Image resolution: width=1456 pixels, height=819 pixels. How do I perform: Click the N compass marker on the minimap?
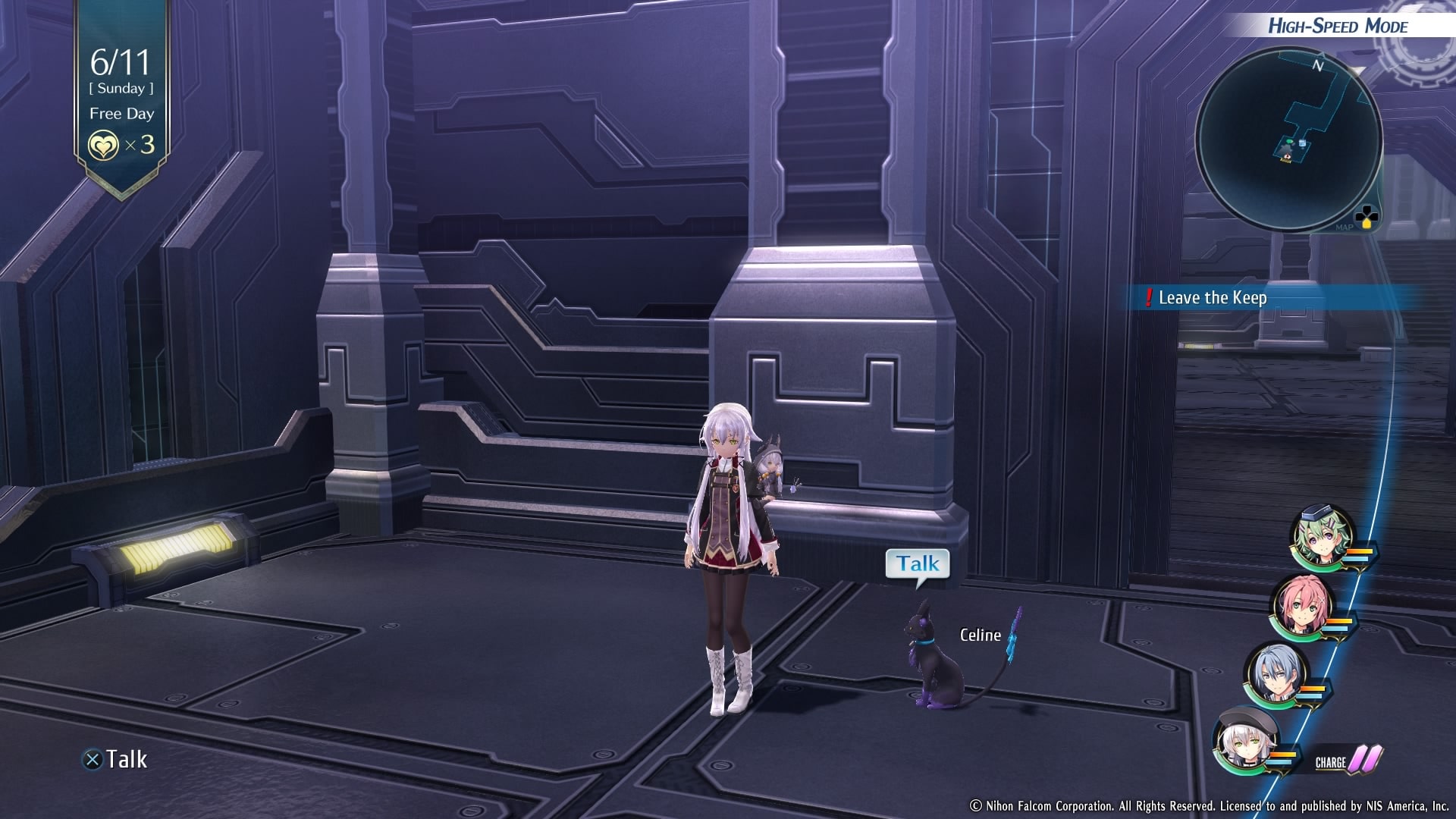(x=1318, y=67)
